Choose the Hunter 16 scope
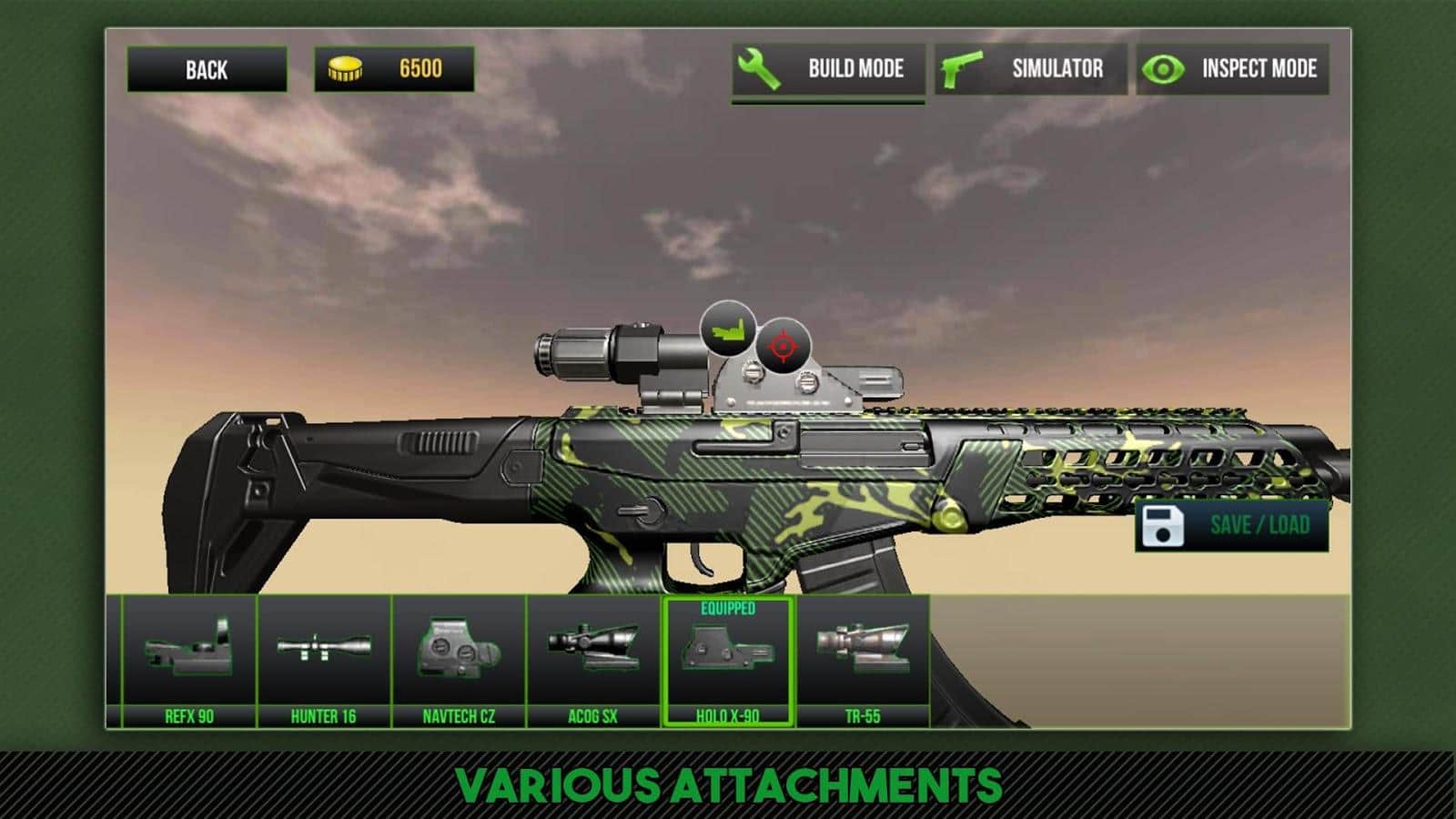1456x819 pixels. tap(324, 662)
